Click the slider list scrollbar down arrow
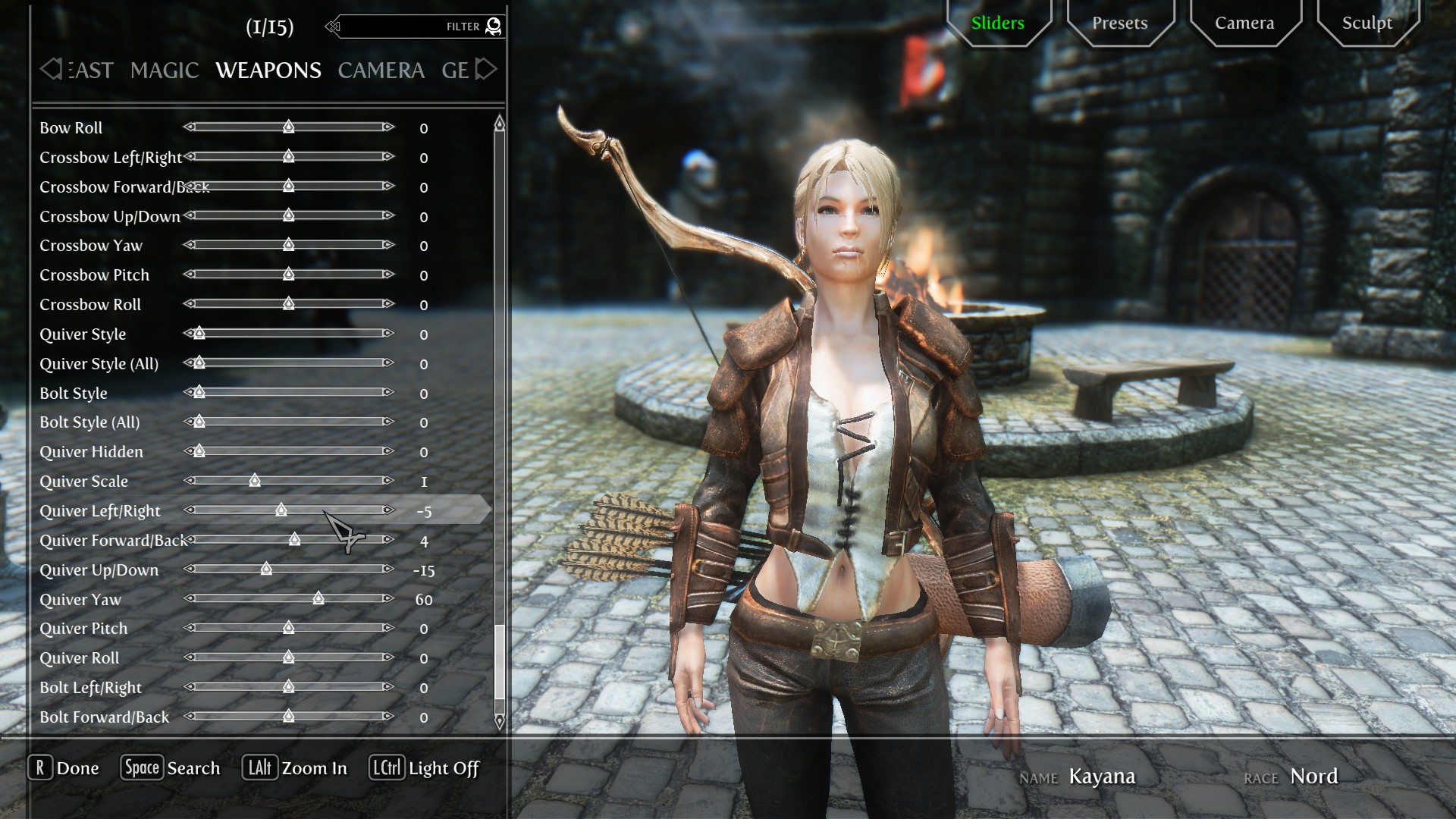Image resolution: width=1456 pixels, height=819 pixels. pos(499,721)
